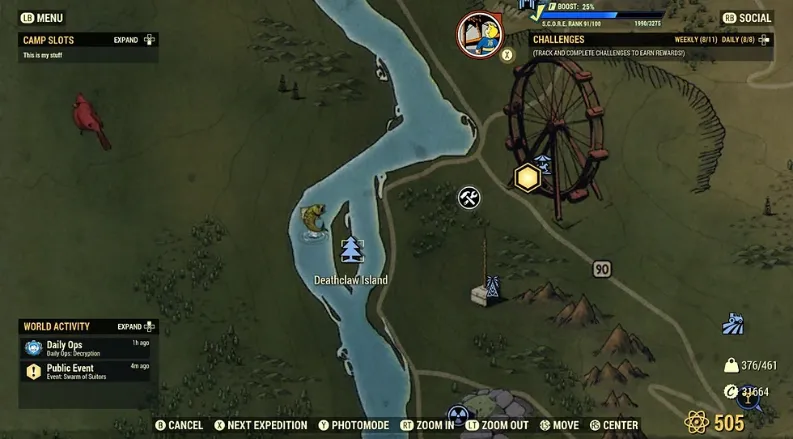
Task: Open the Social menu
Action: point(747,18)
